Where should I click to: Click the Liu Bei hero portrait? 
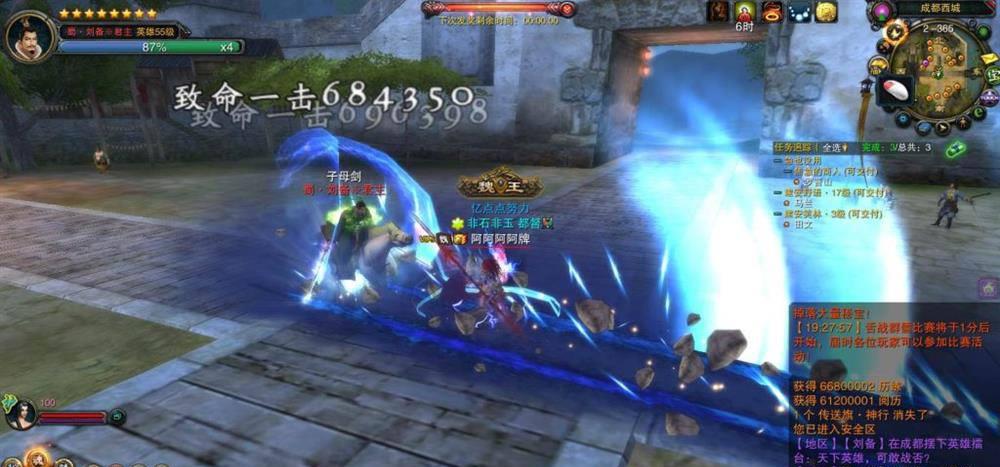[28, 37]
